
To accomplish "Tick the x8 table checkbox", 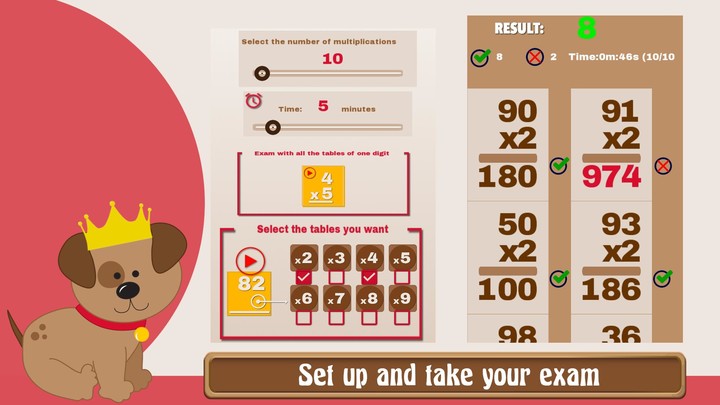I will coord(369,317).
